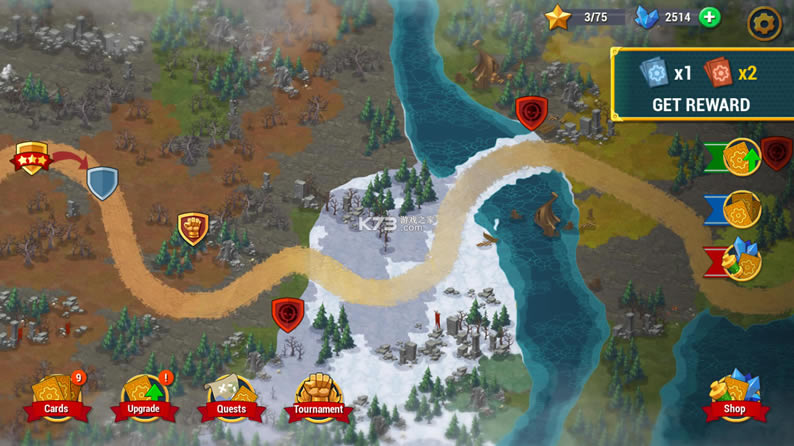Open settings with the gear icon
Viewport: 794px width, 446px height.
[765, 23]
